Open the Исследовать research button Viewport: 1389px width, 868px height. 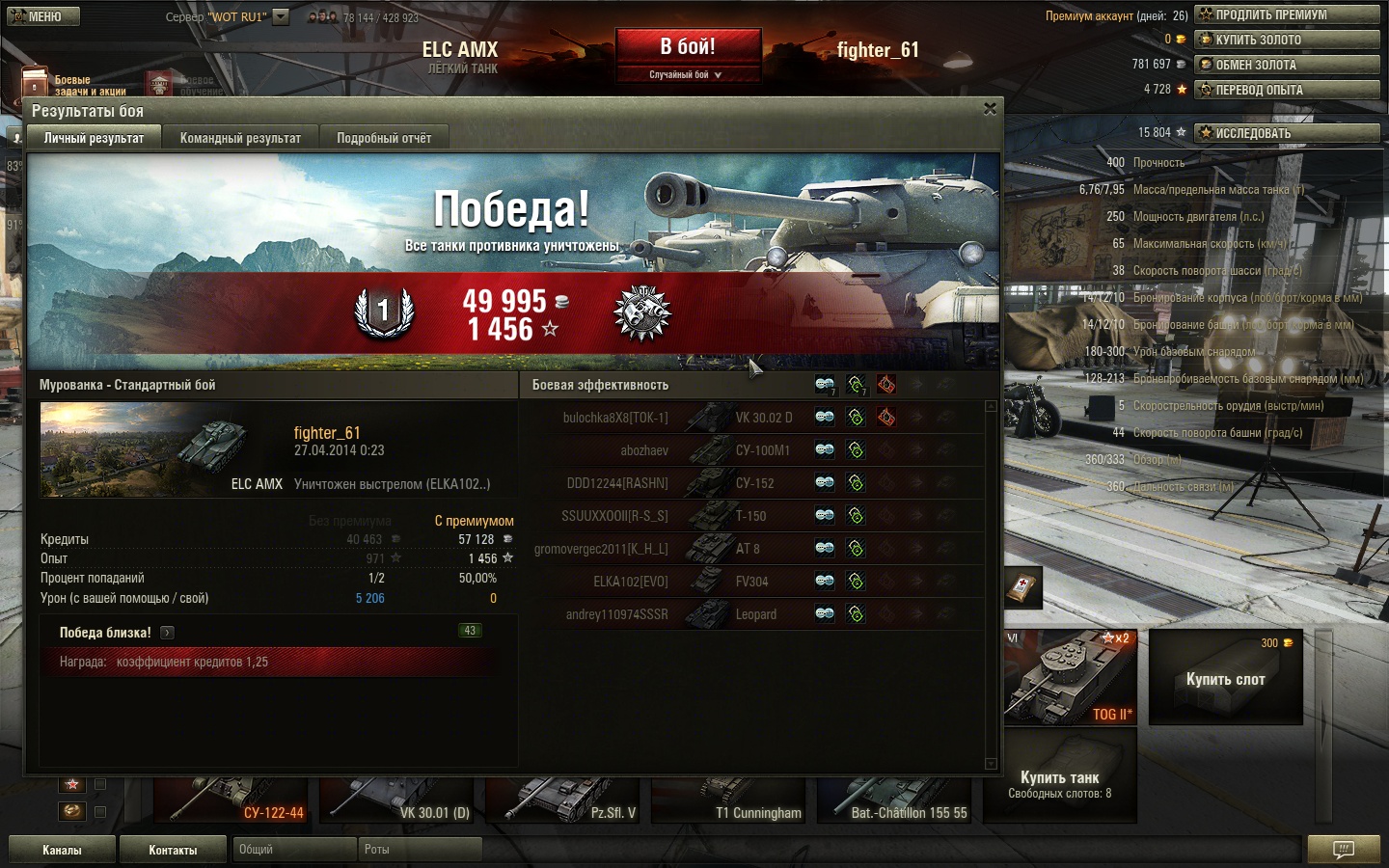pyautogui.click(x=1287, y=133)
